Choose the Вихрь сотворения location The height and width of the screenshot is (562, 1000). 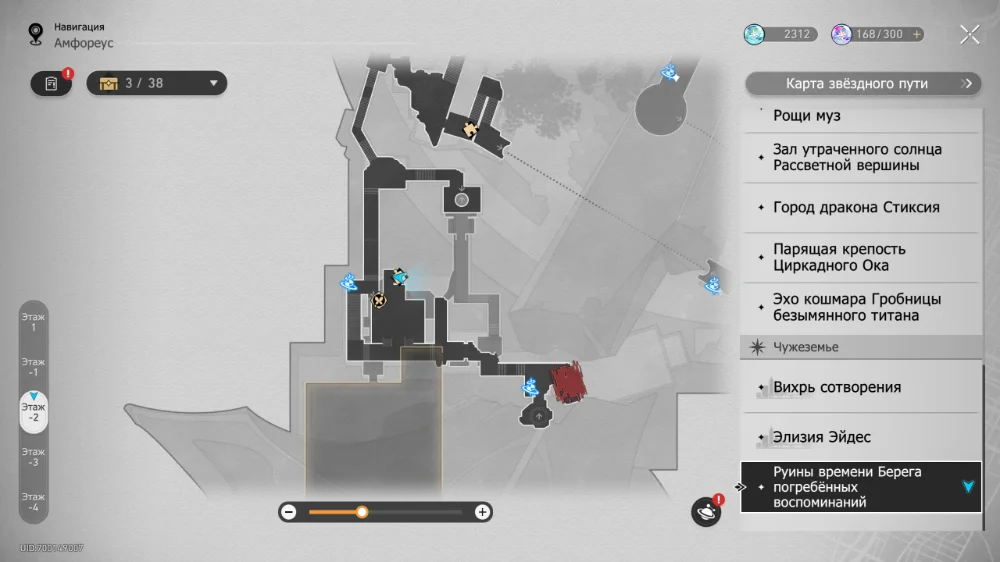pyautogui.click(x=860, y=387)
